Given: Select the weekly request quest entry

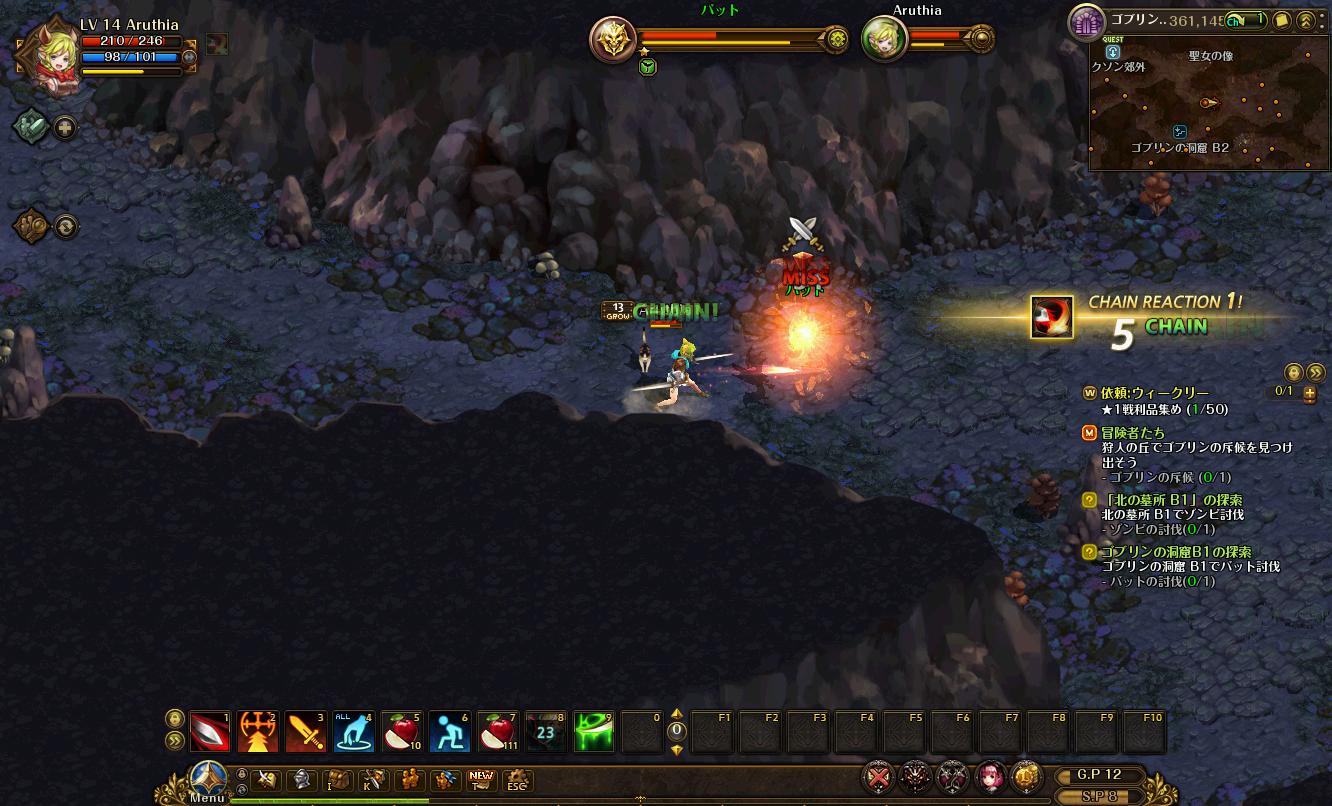Looking at the screenshot, I should pyautogui.click(x=1154, y=394).
